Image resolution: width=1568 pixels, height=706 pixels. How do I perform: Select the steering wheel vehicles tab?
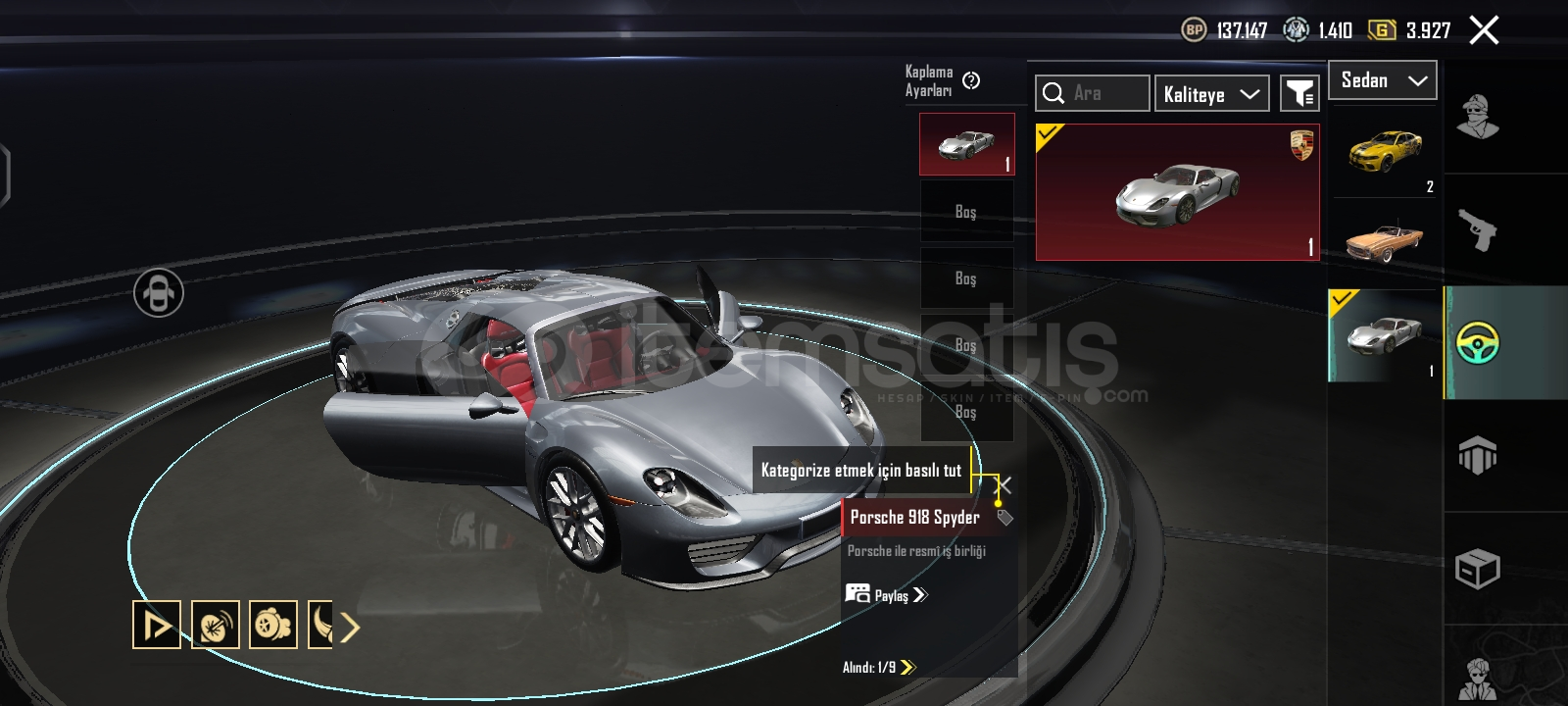coord(1478,343)
